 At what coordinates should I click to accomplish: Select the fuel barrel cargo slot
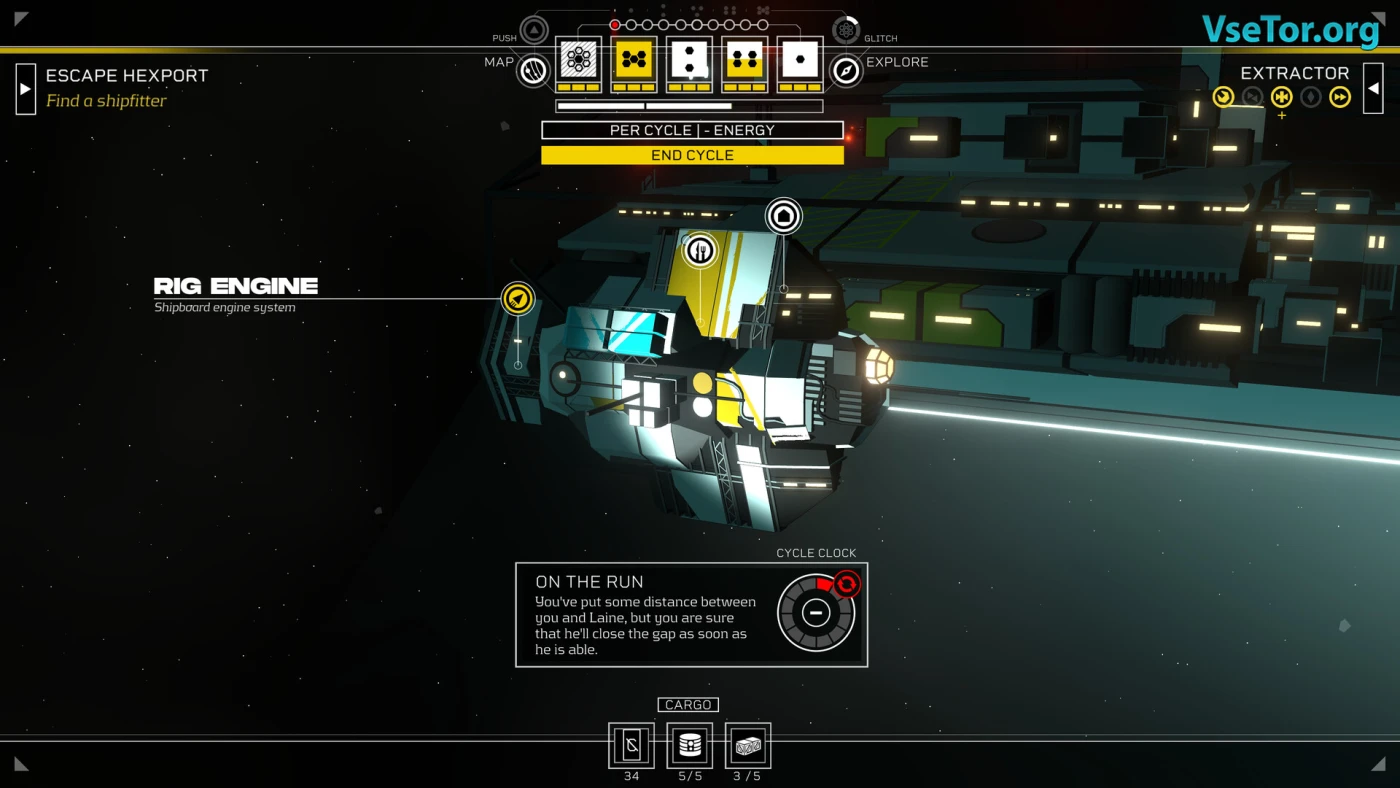690,746
